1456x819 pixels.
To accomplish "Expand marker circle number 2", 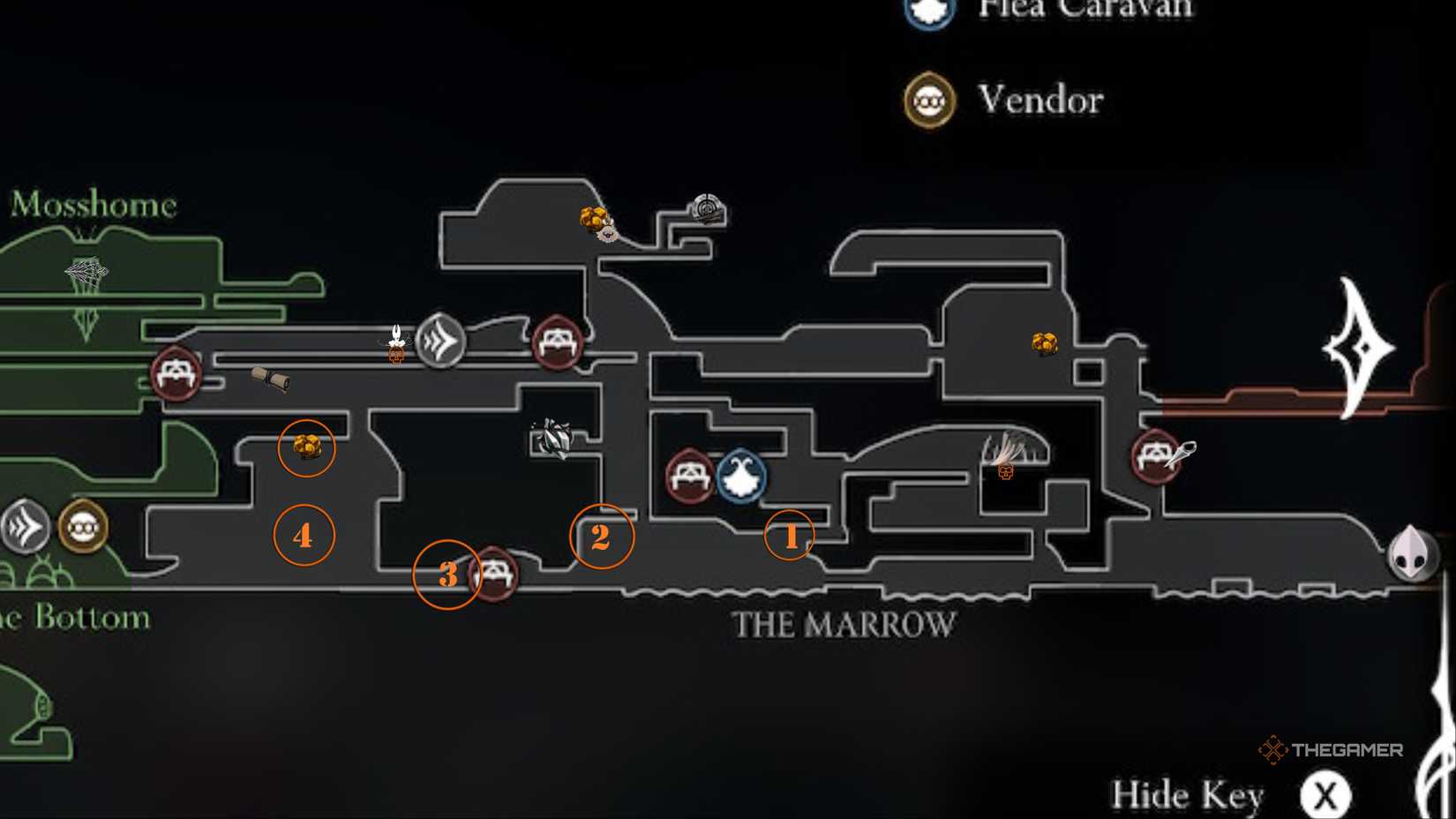I will 603,535.
